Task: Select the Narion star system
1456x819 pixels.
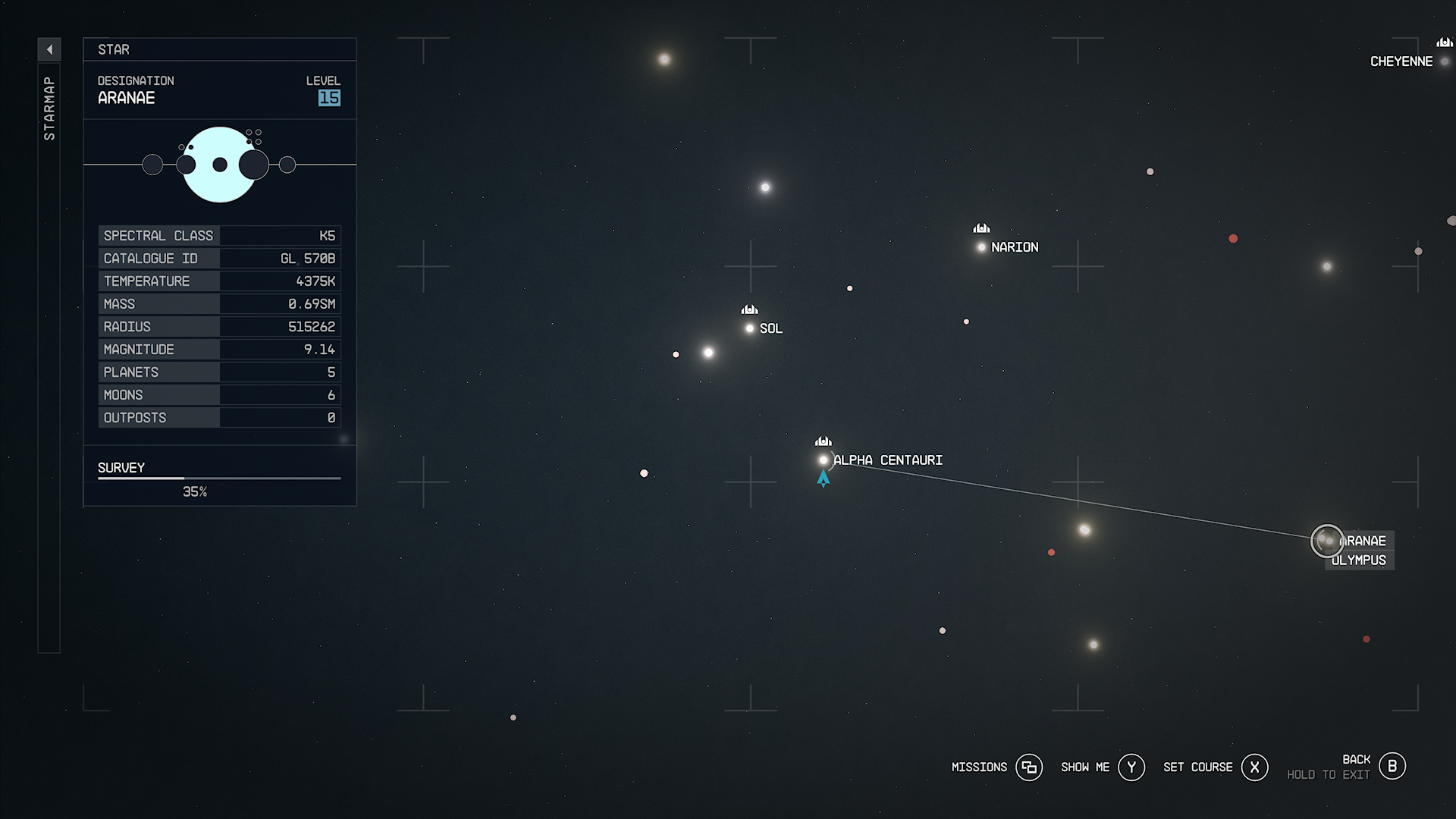Action: (981, 246)
